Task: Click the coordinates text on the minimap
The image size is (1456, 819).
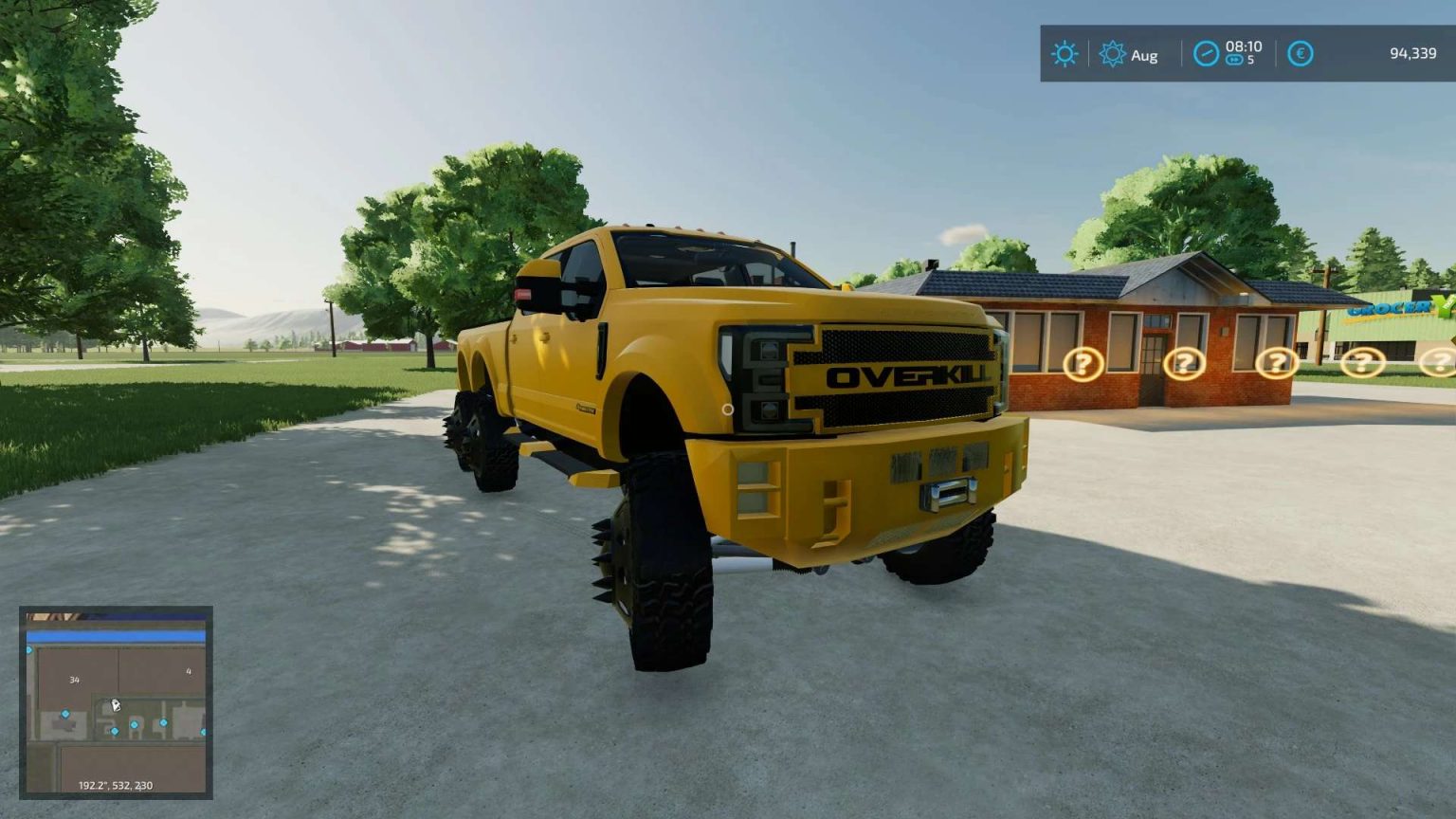Action: point(115,785)
